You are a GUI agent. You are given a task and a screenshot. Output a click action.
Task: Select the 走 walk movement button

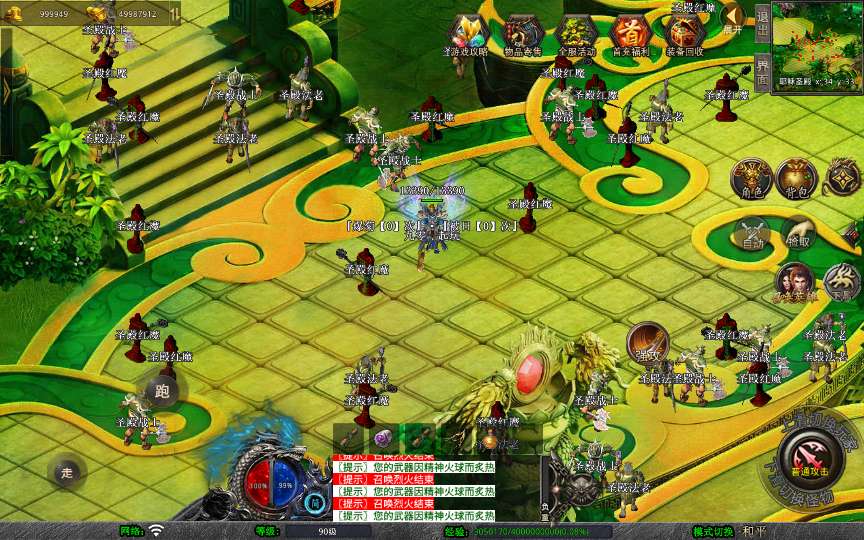click(x=68, y=471)
